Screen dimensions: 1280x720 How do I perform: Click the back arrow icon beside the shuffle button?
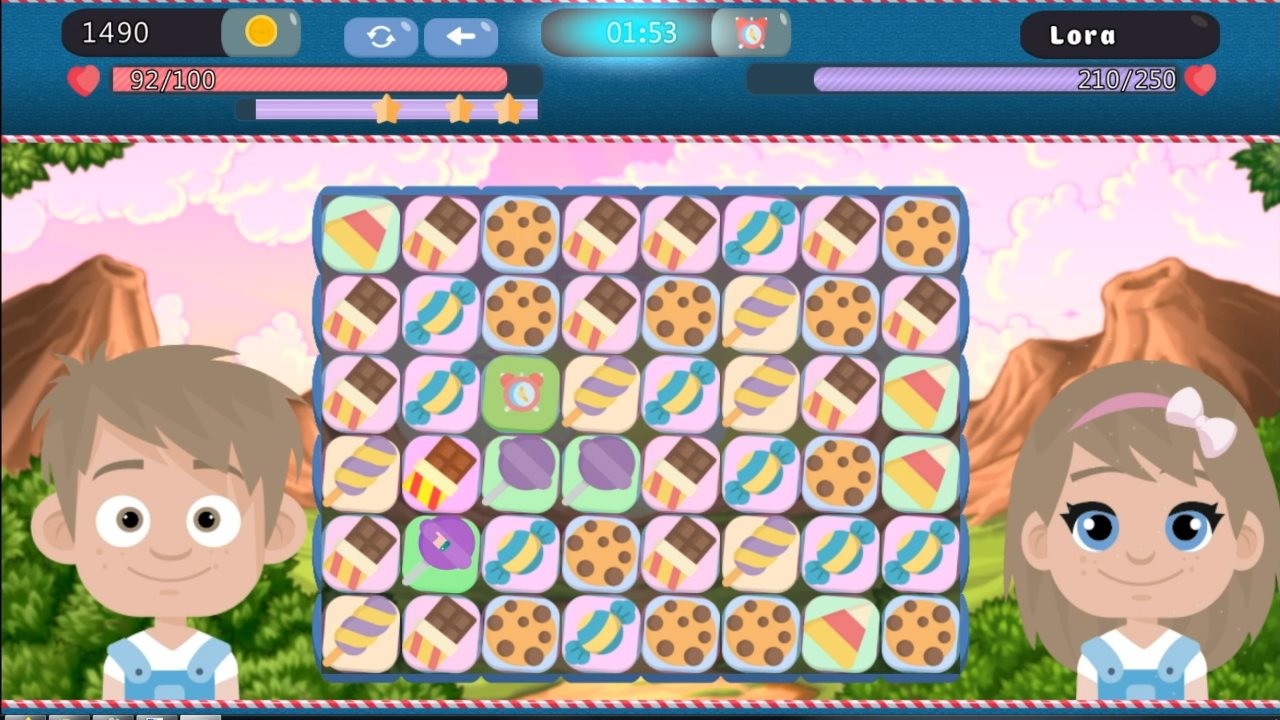(x=460, y=35)
